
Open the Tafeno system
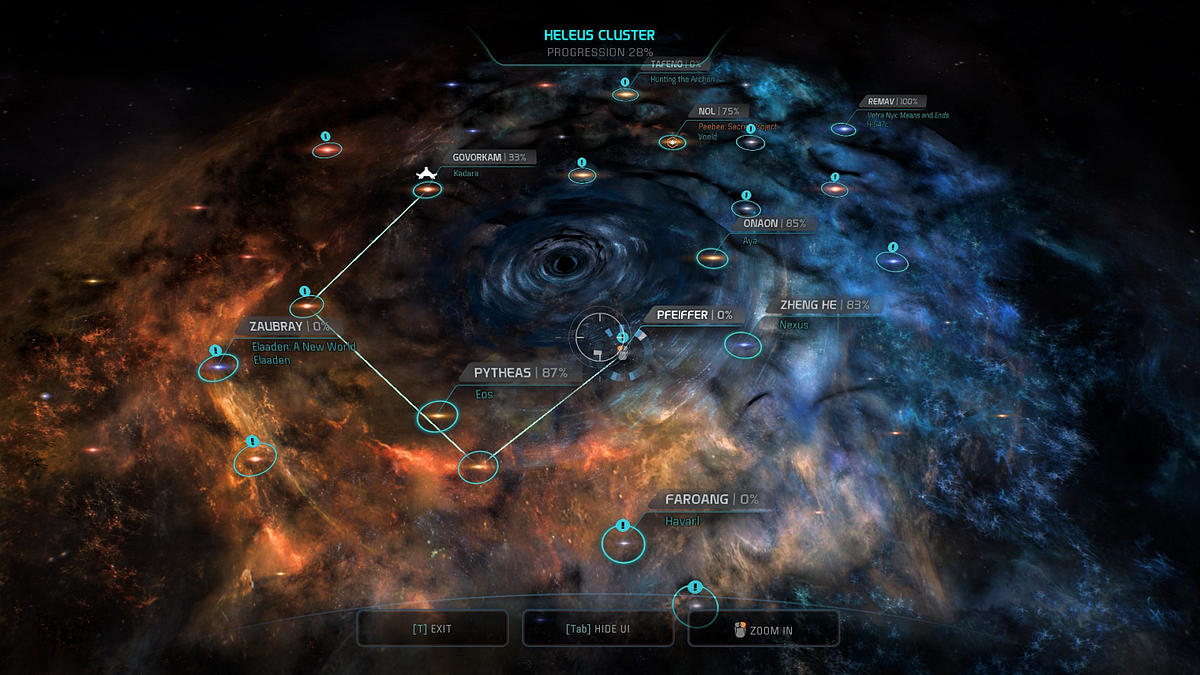626,94
